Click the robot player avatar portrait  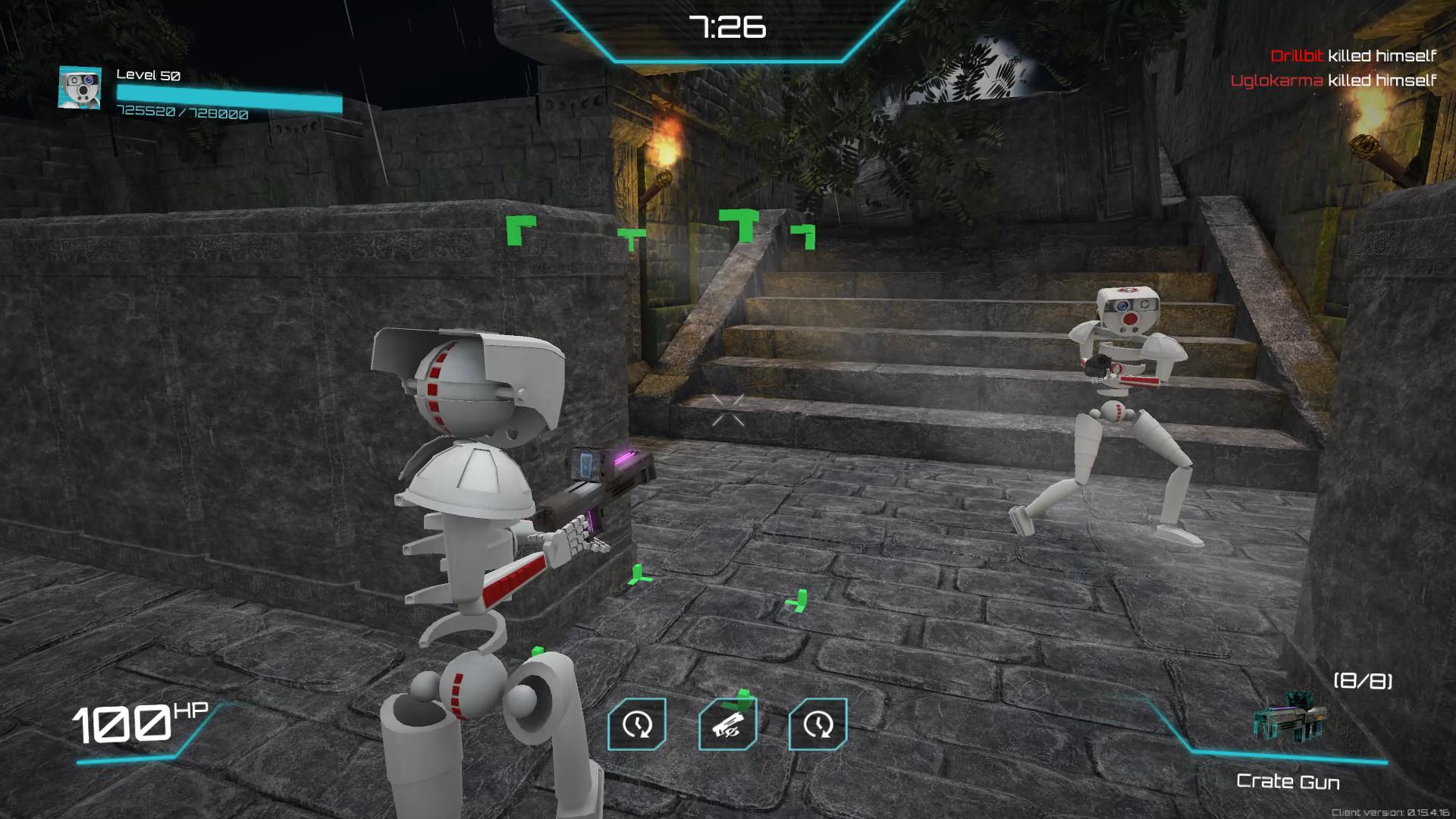pos(80,87)
